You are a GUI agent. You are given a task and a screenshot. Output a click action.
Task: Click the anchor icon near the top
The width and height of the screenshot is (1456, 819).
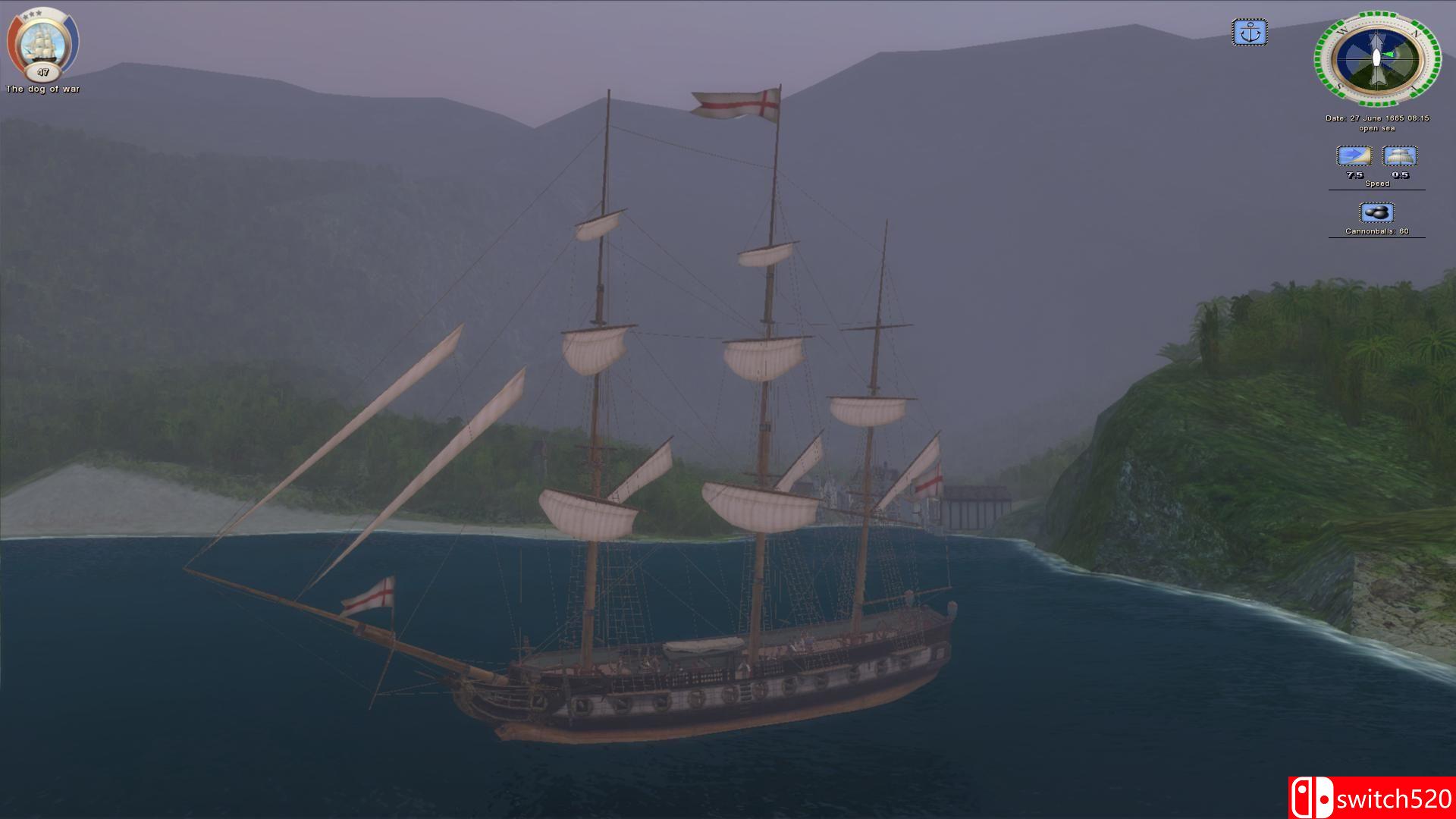tap(1250, 33)
